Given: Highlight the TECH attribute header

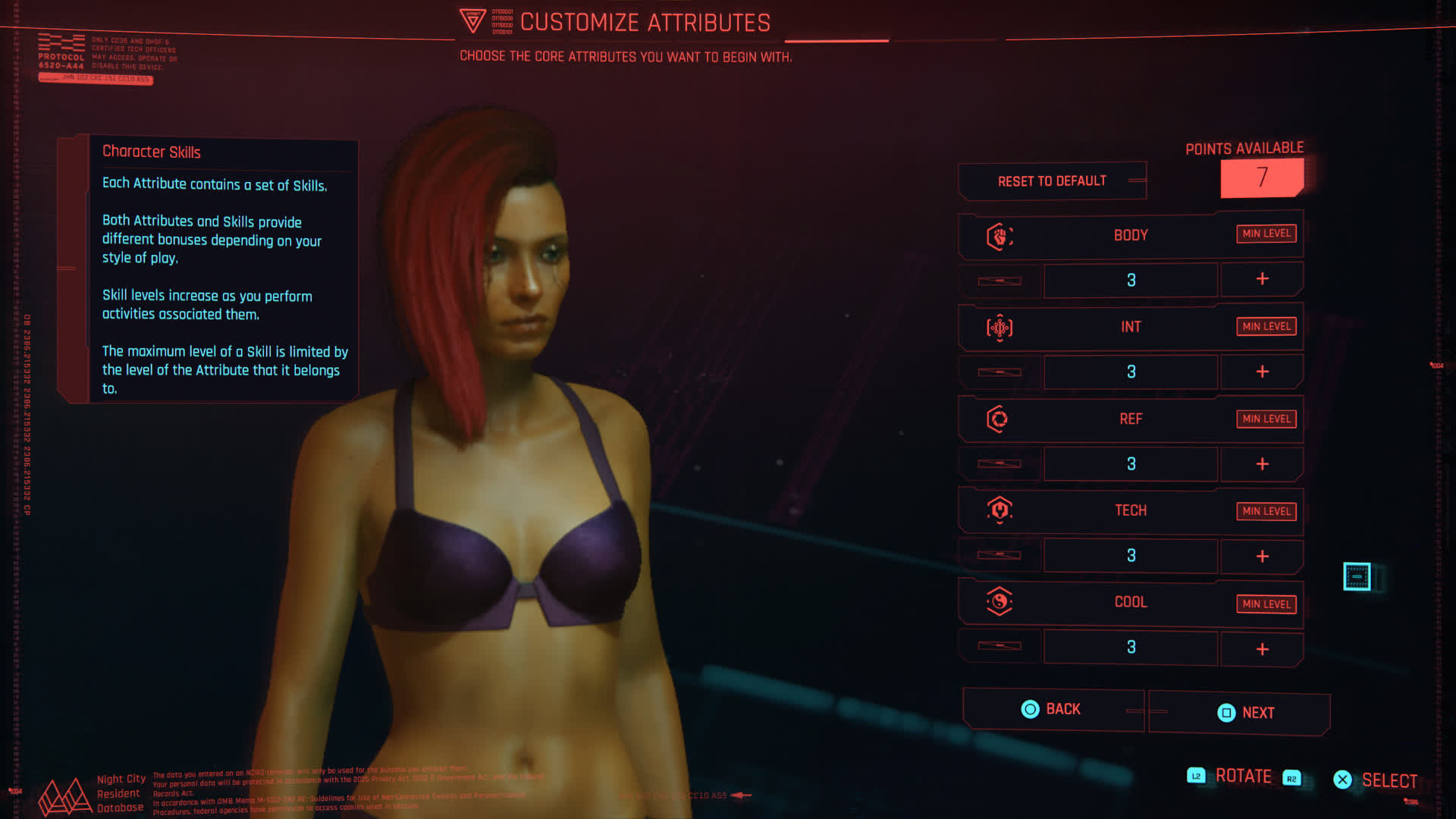Looking at the screenshot, I should [1130, 510].
